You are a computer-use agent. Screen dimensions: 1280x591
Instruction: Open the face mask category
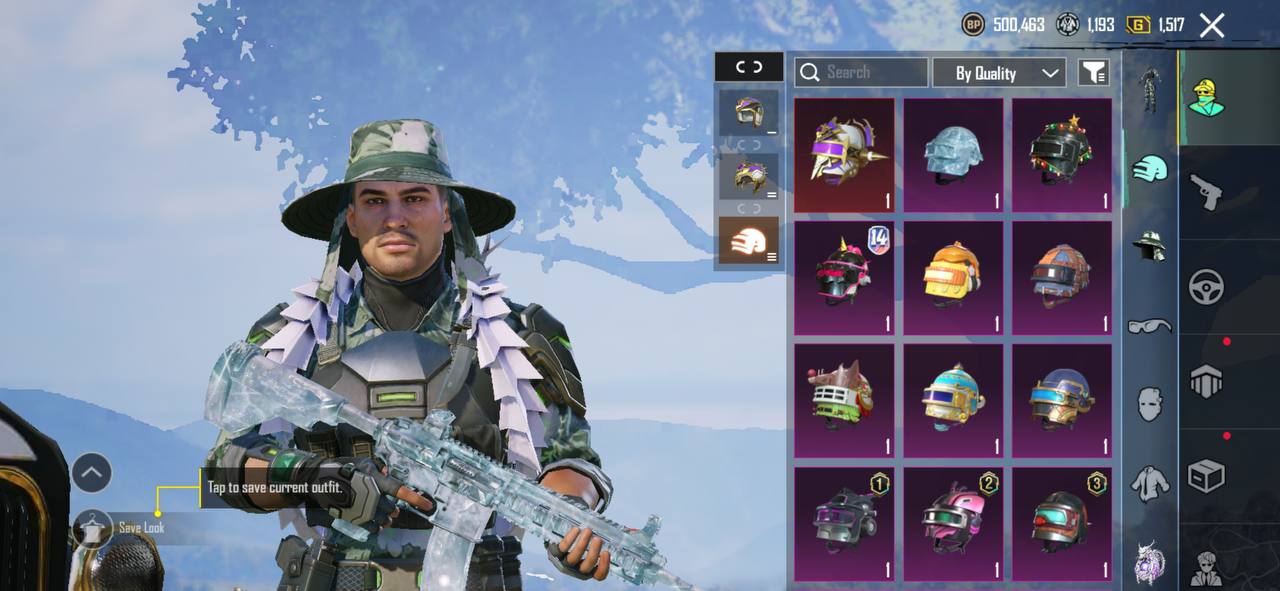coord(1150,404)
